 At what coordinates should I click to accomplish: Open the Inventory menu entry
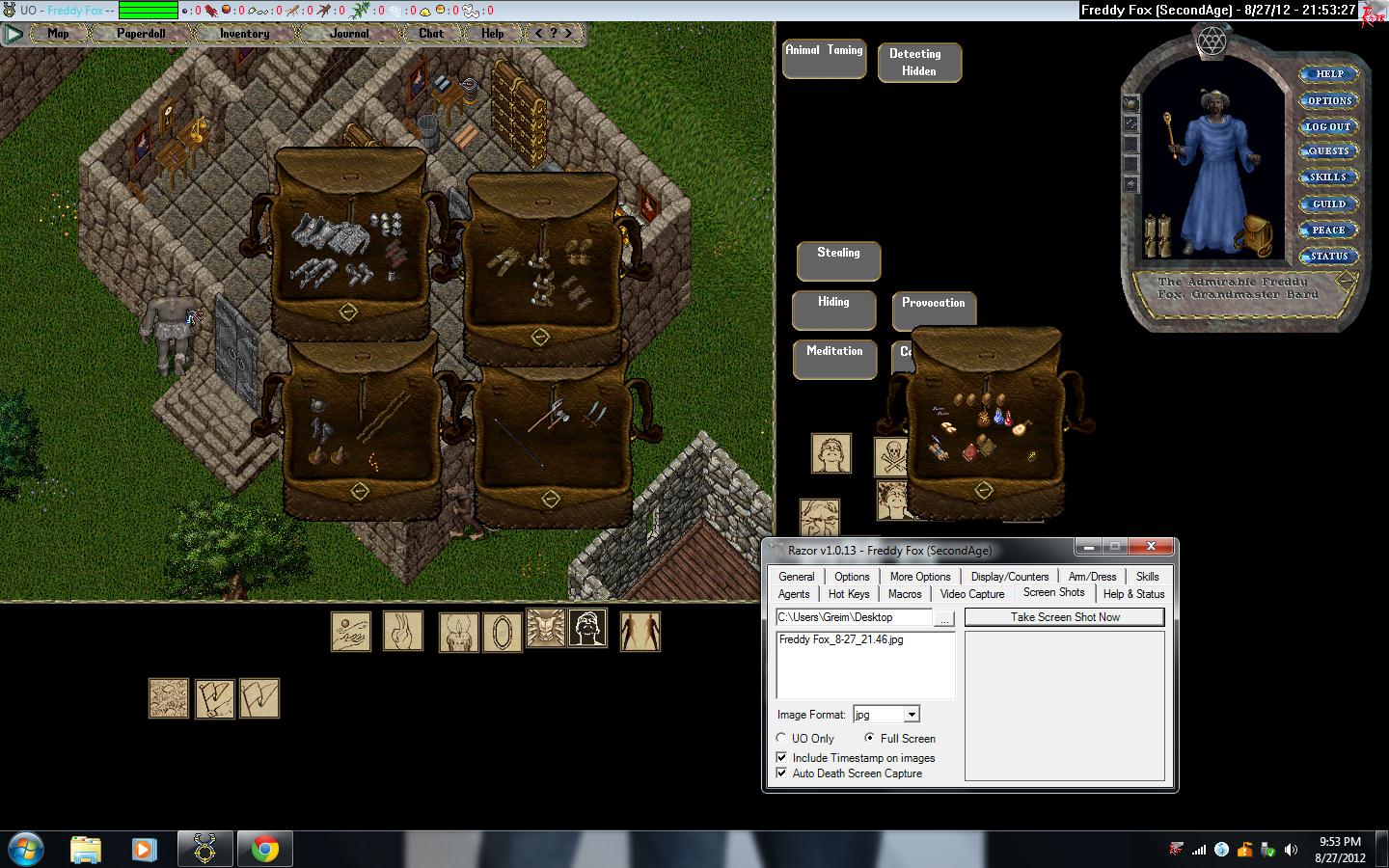coord(244,33)
